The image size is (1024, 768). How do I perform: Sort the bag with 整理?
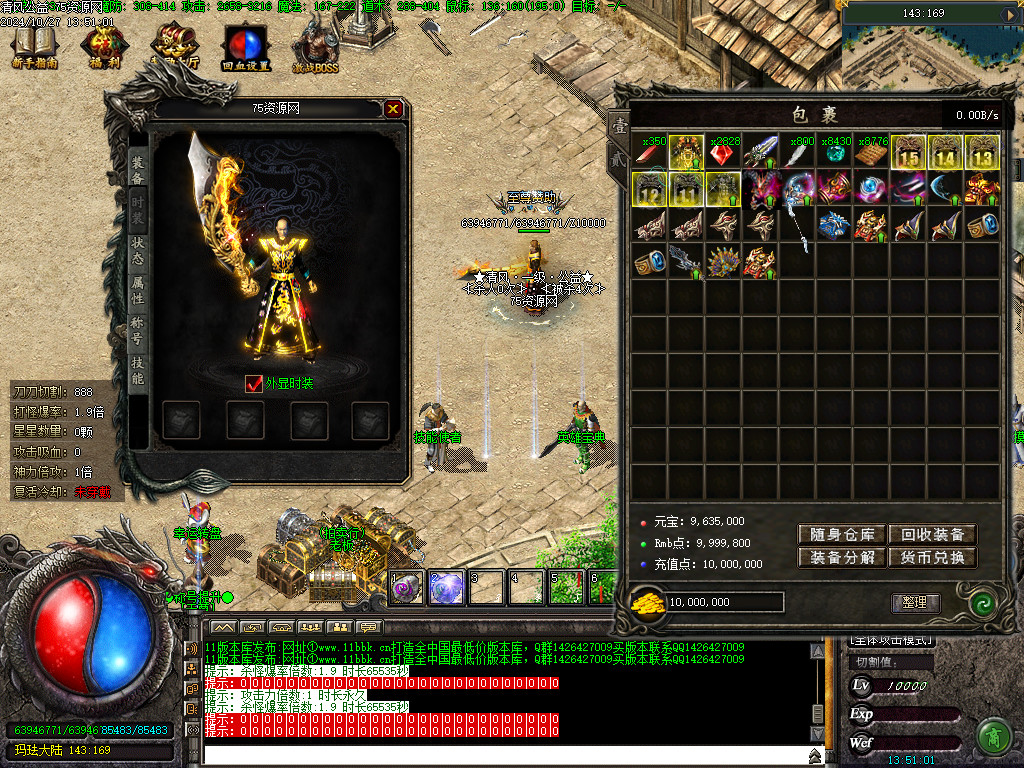pyautogui.click(x=915, y=603)
